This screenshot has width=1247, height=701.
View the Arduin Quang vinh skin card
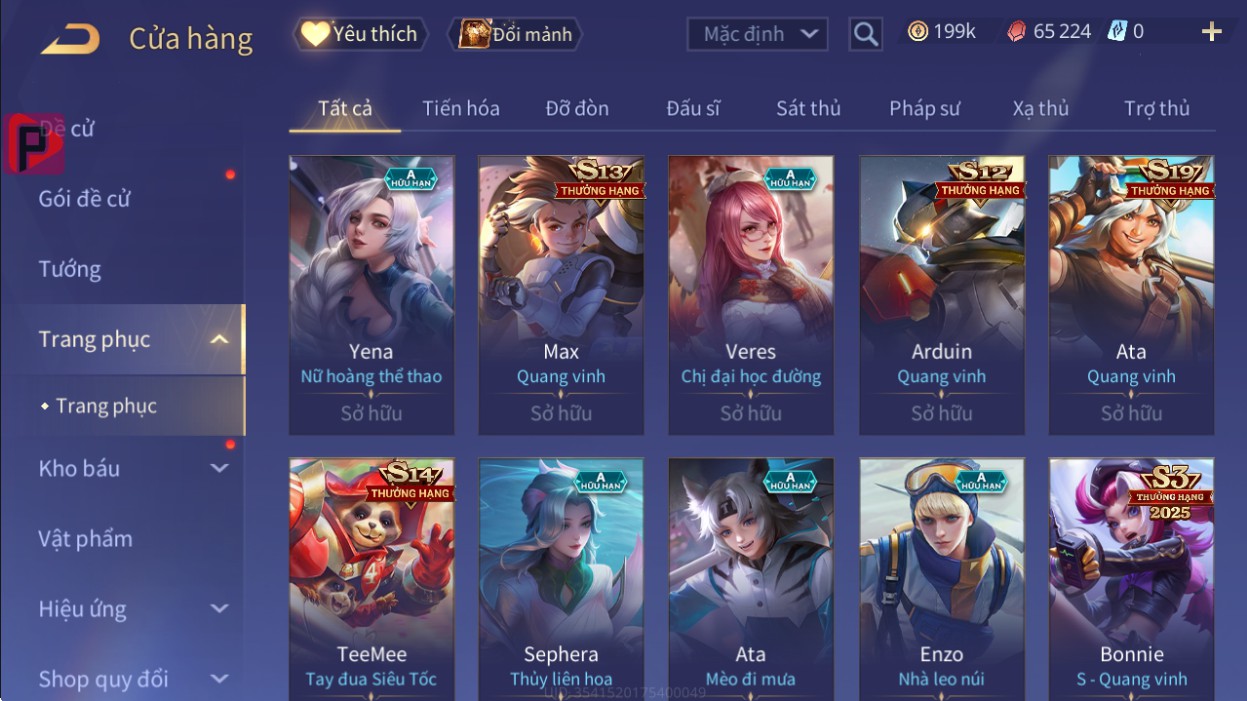[941, 294]
